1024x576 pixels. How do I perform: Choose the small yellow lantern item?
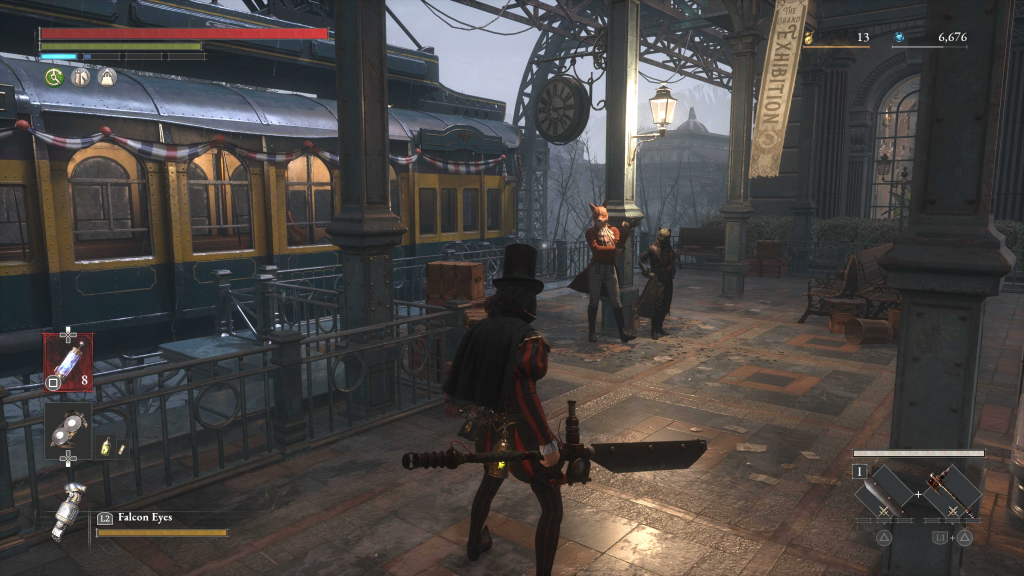coord(106,447)
